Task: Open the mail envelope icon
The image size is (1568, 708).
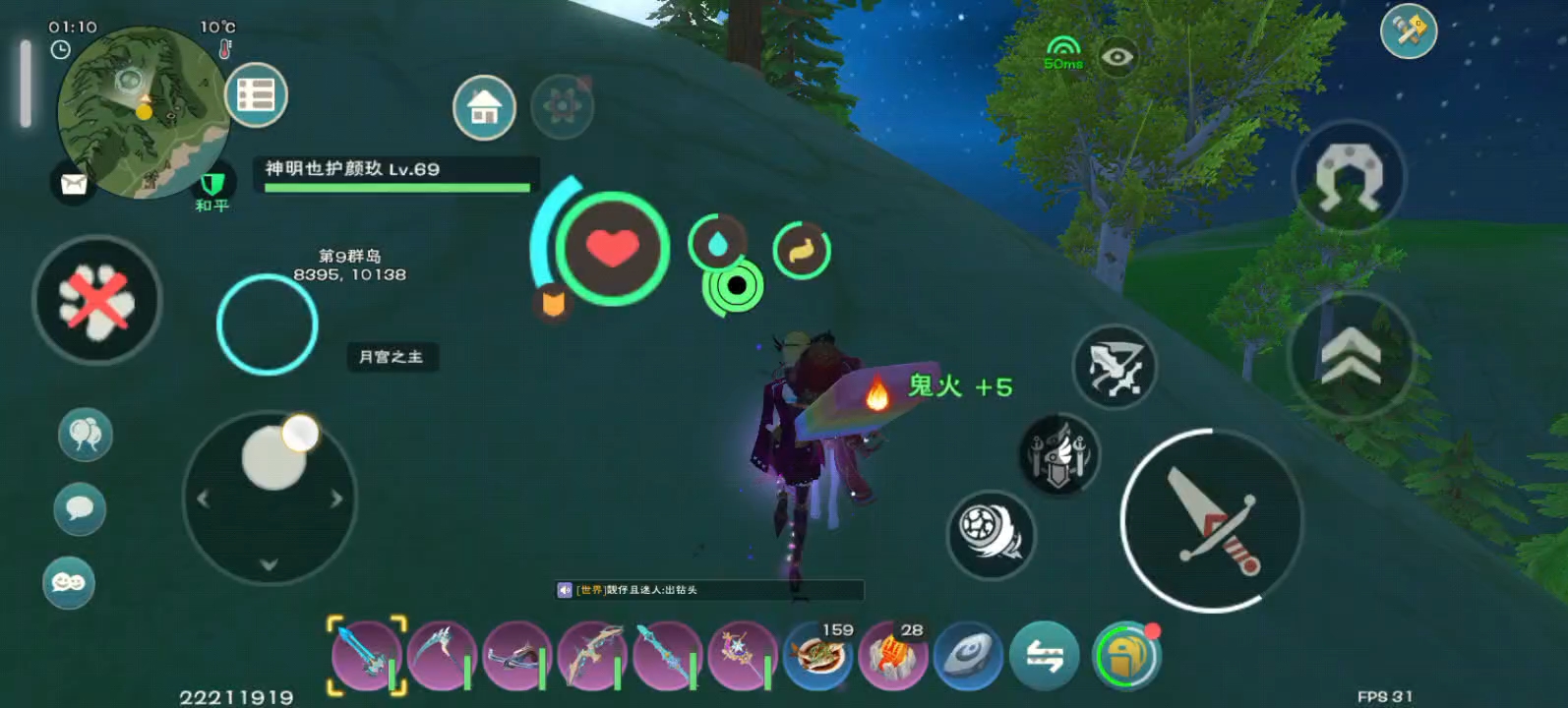Action: click(74, 184)
